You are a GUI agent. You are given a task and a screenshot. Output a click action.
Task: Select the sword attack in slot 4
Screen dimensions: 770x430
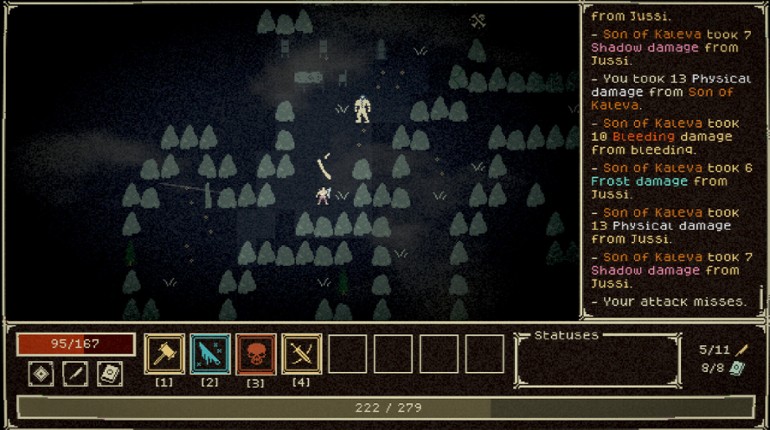[x=302, y=354]
